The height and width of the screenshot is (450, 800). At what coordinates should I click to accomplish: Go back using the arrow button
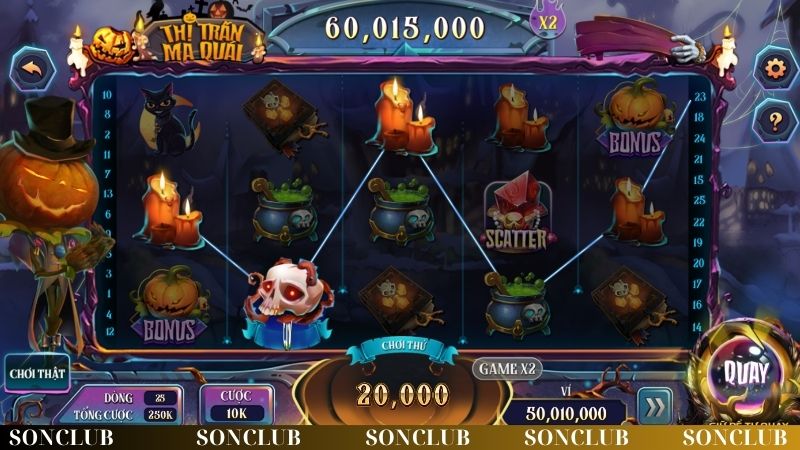(34, 70)
